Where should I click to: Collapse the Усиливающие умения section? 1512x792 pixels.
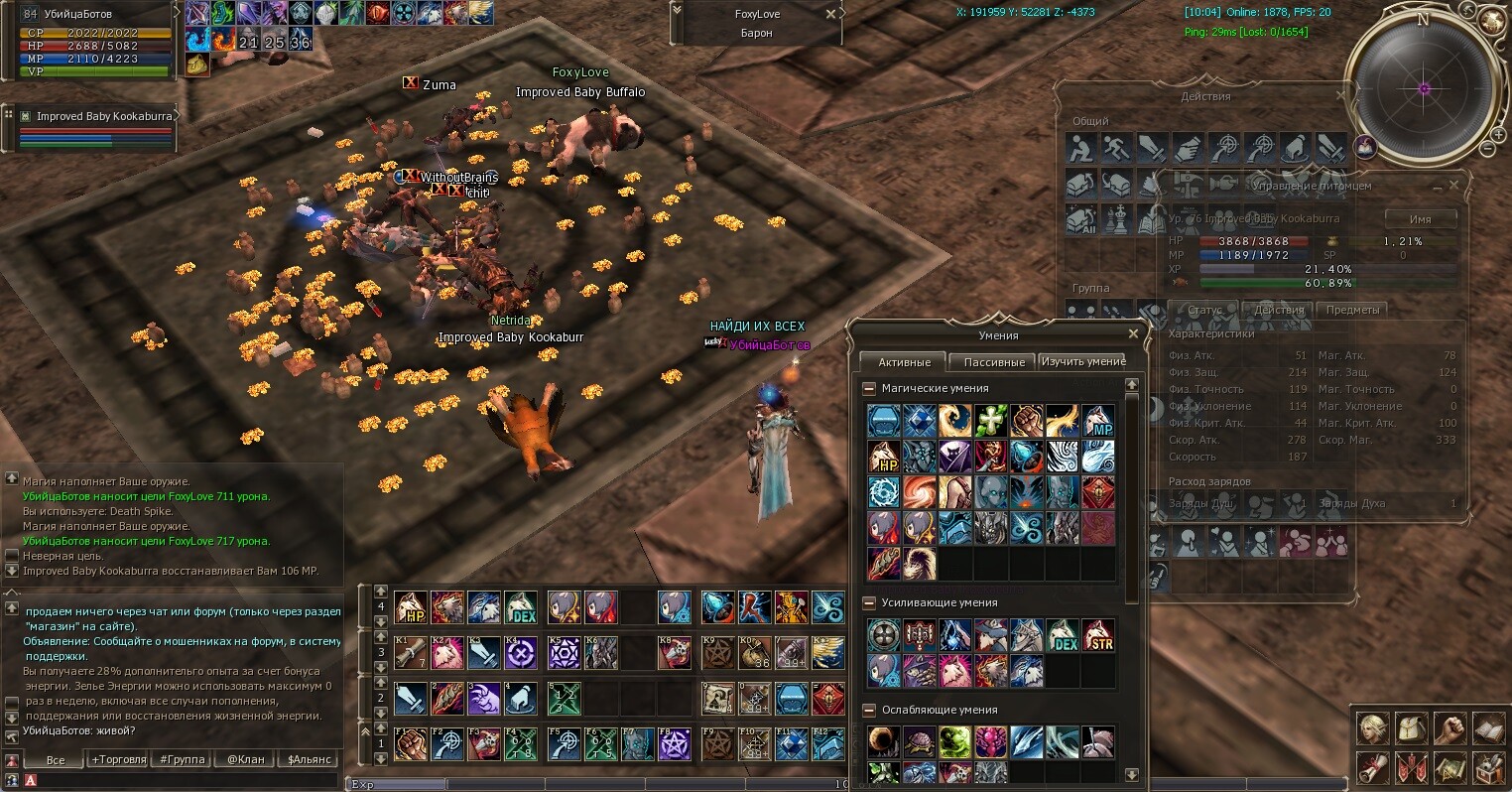pos(869,603)
